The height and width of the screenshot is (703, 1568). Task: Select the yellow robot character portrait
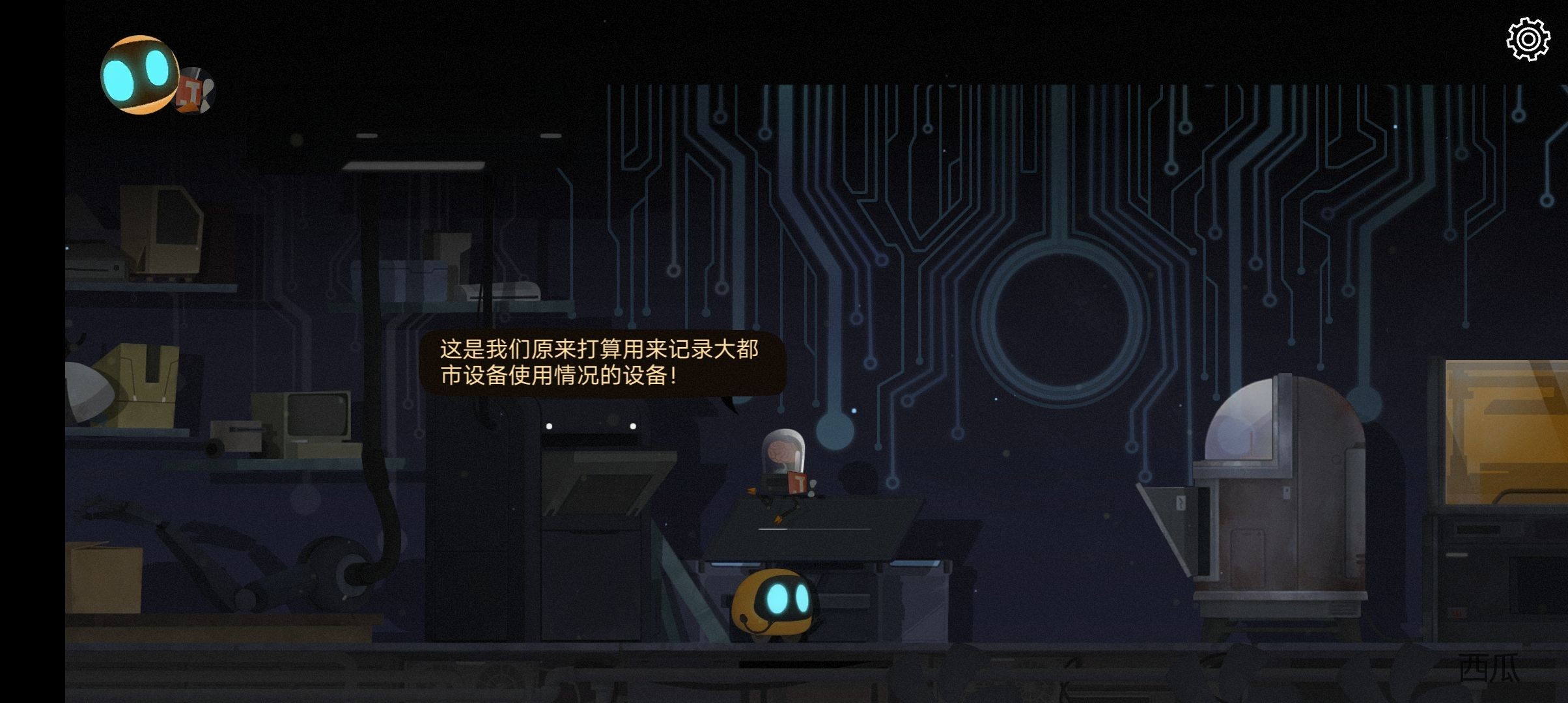tap(139, 74)
